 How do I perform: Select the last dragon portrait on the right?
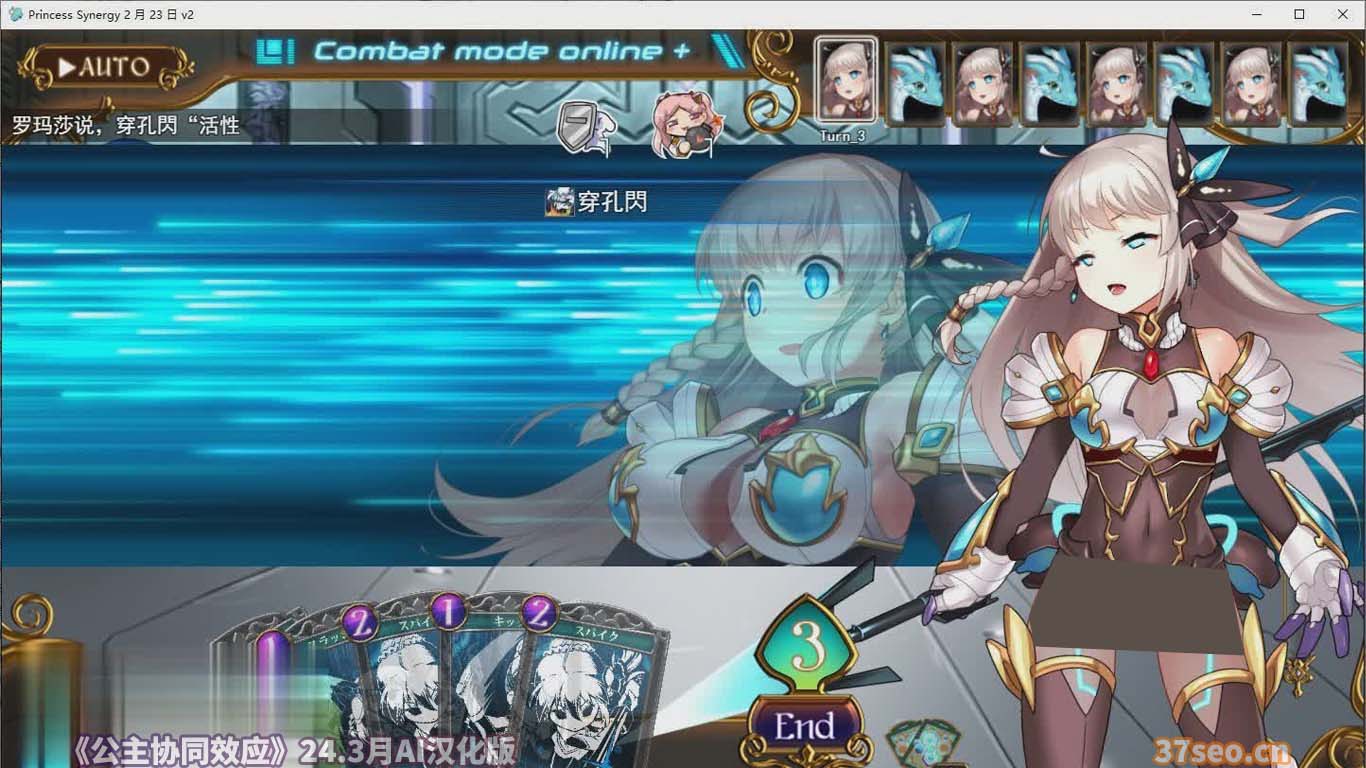[1320, 82]
